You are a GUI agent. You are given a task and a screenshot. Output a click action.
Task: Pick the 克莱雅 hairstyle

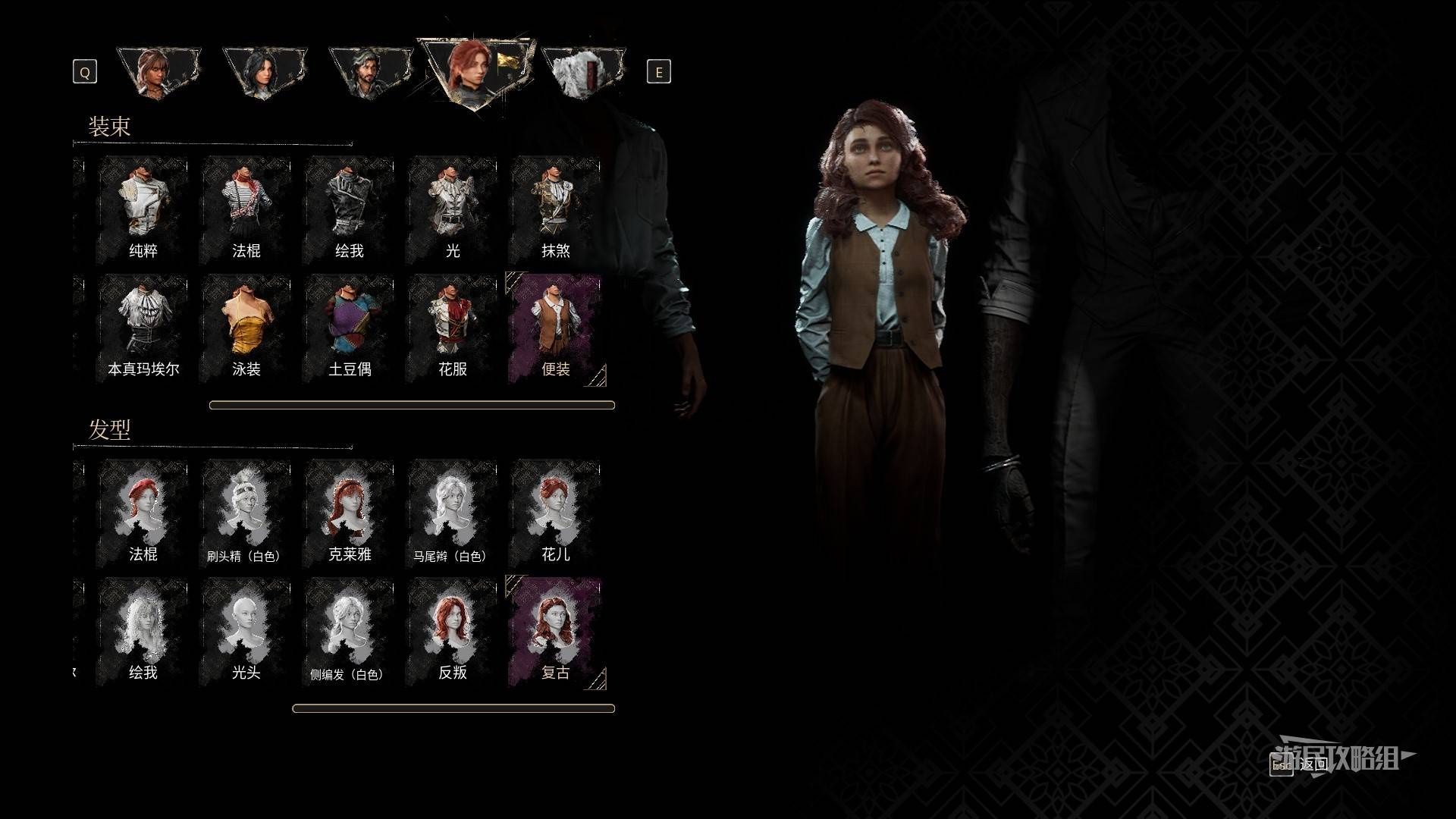pos(349,513)
